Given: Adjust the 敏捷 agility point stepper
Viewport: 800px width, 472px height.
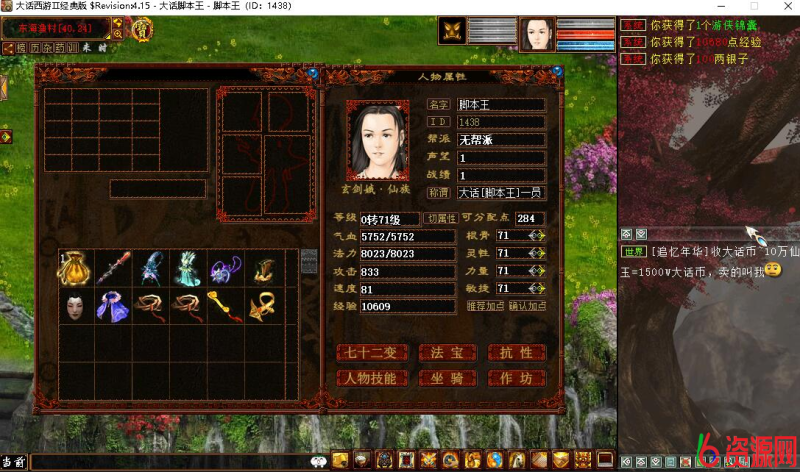Looking at the screenshot, I should pos(537,288).
